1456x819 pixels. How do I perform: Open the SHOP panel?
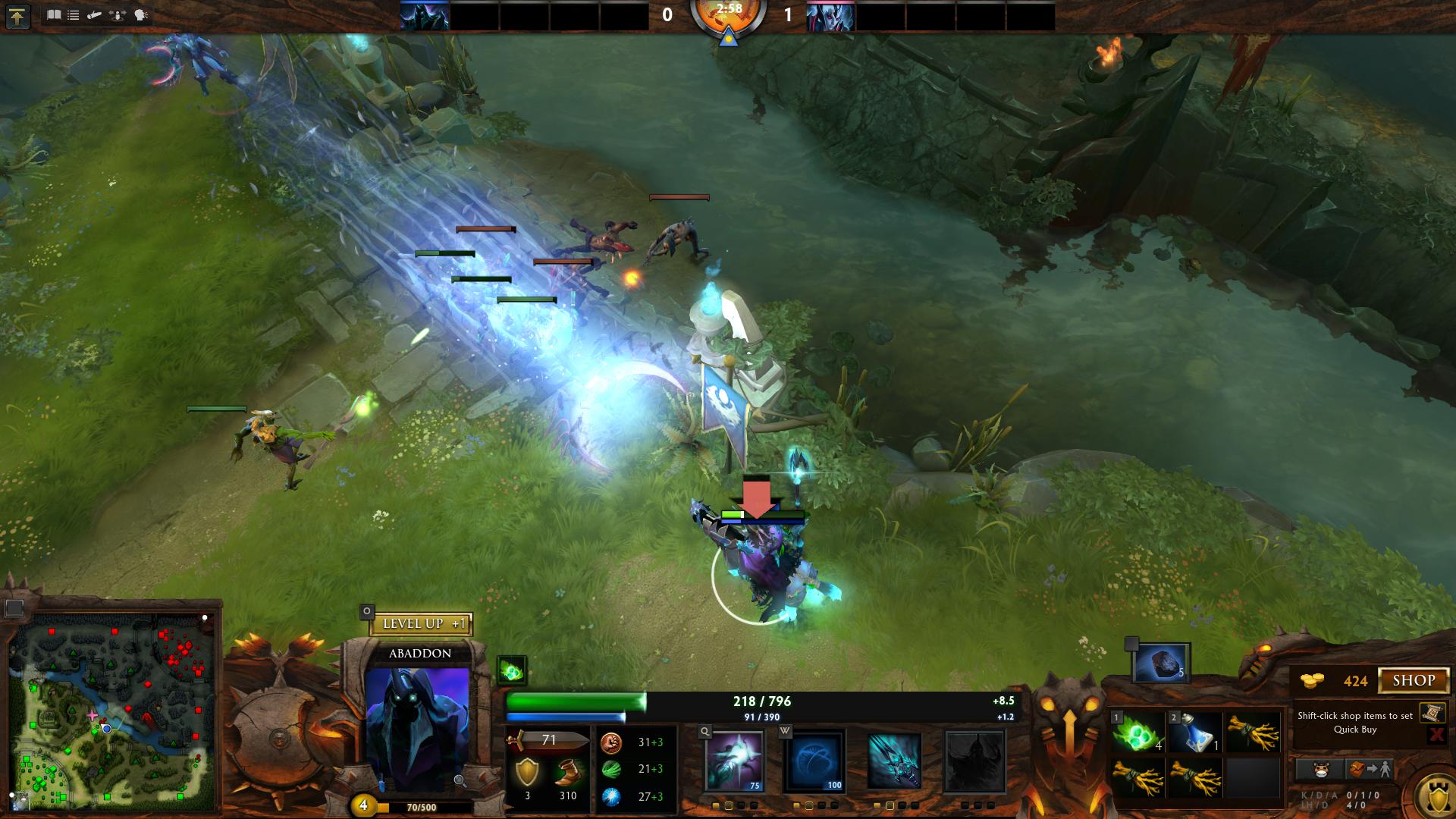click(x=1414, y=680)
